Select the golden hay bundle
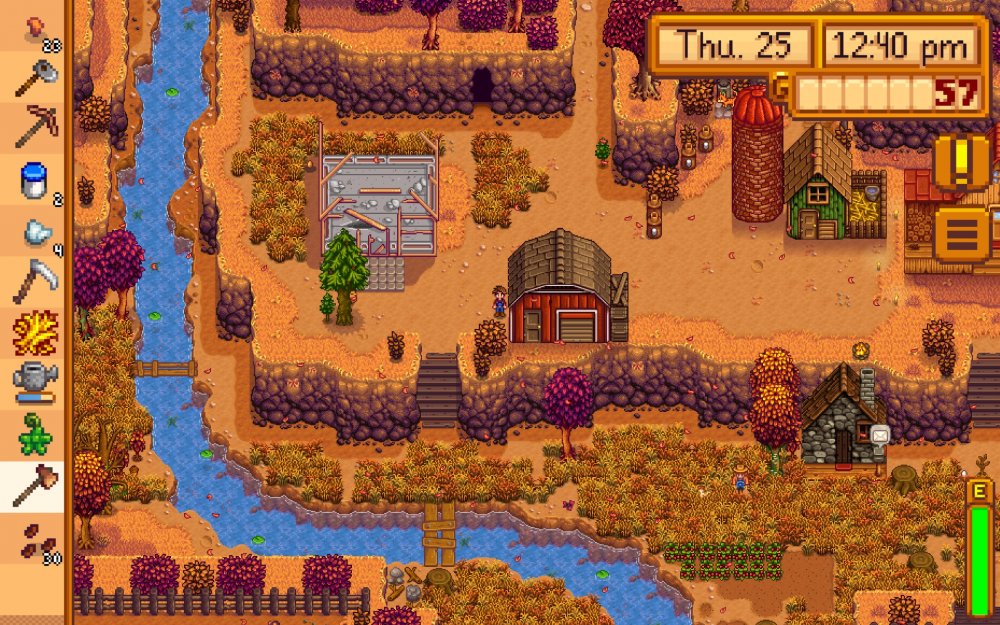 (34, 334)
